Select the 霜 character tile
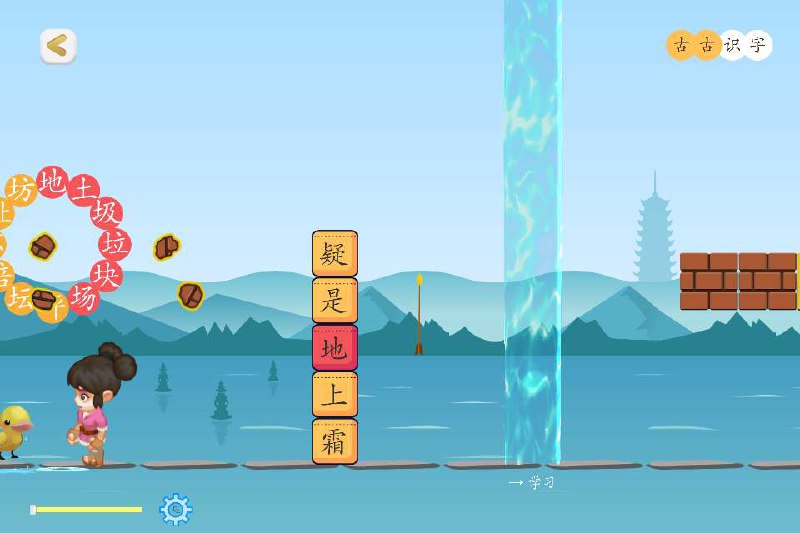The image size is (800, 533). pos(335,441)
